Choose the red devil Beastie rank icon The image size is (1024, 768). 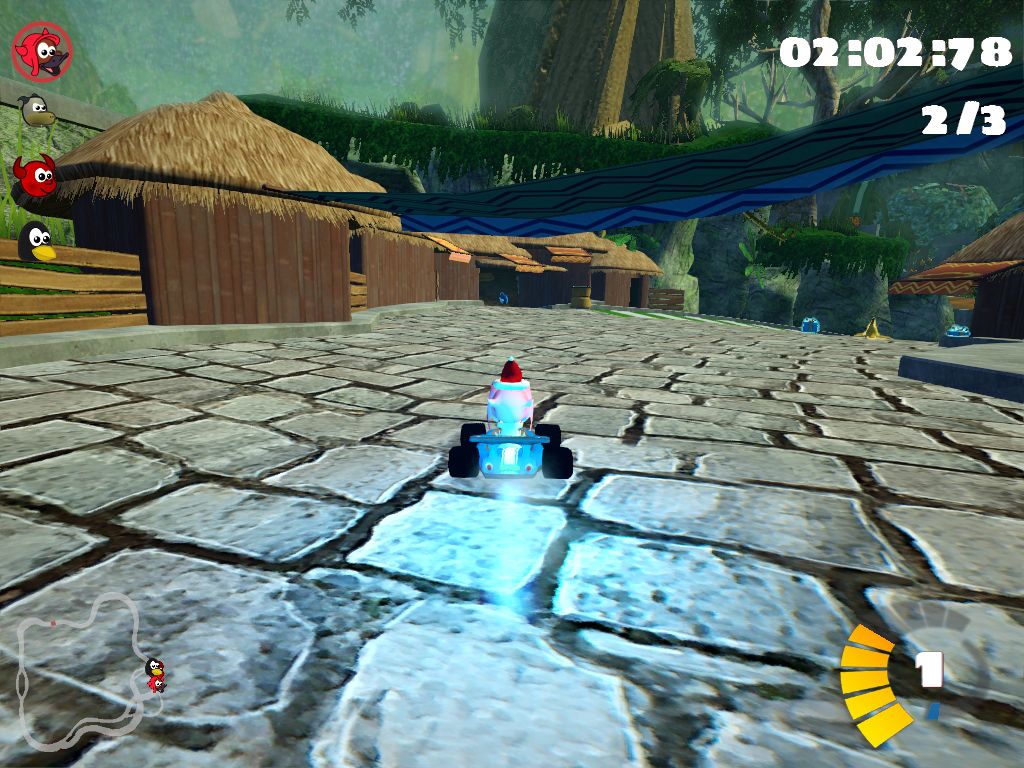pyautogui.click(x=37, y=175)
